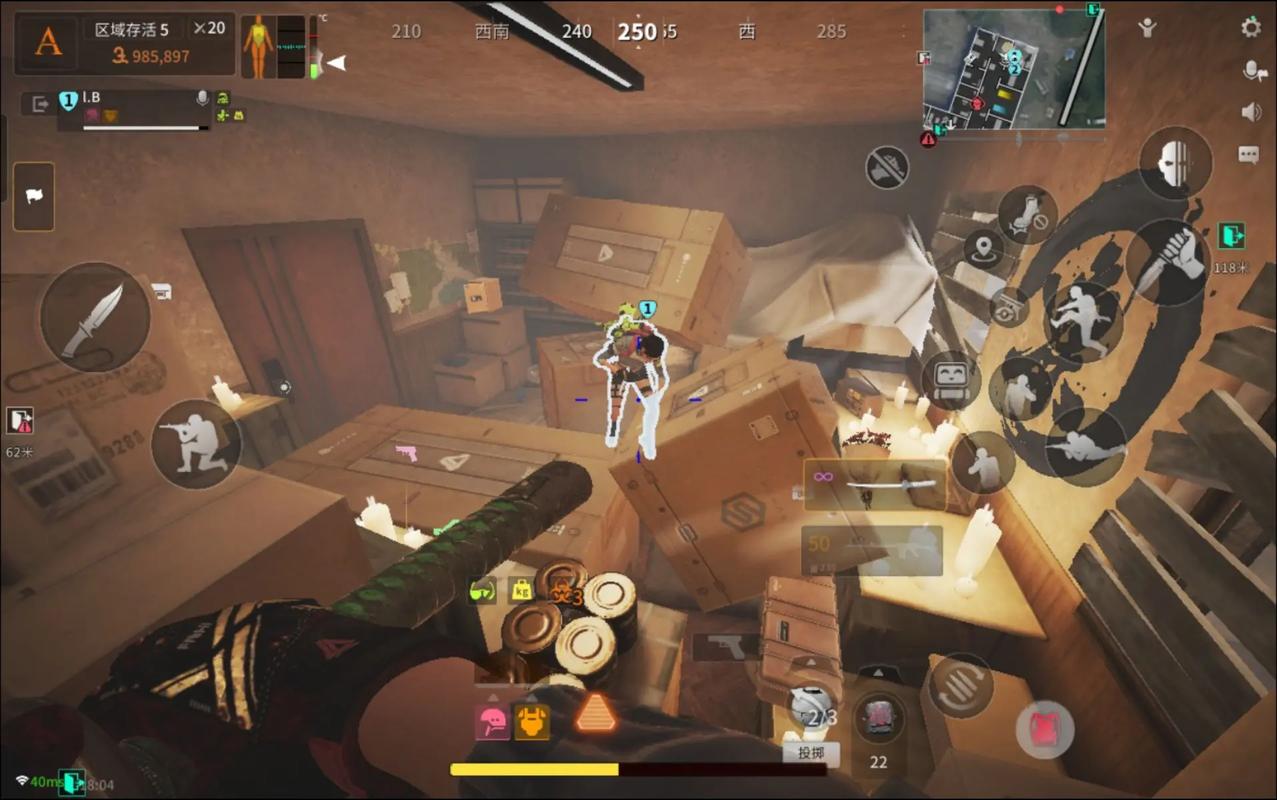Image resolution: width=1277 pixels, height=800 pixels.
Task: Tap the left-side knife attack button
Action: click(95, 318)
